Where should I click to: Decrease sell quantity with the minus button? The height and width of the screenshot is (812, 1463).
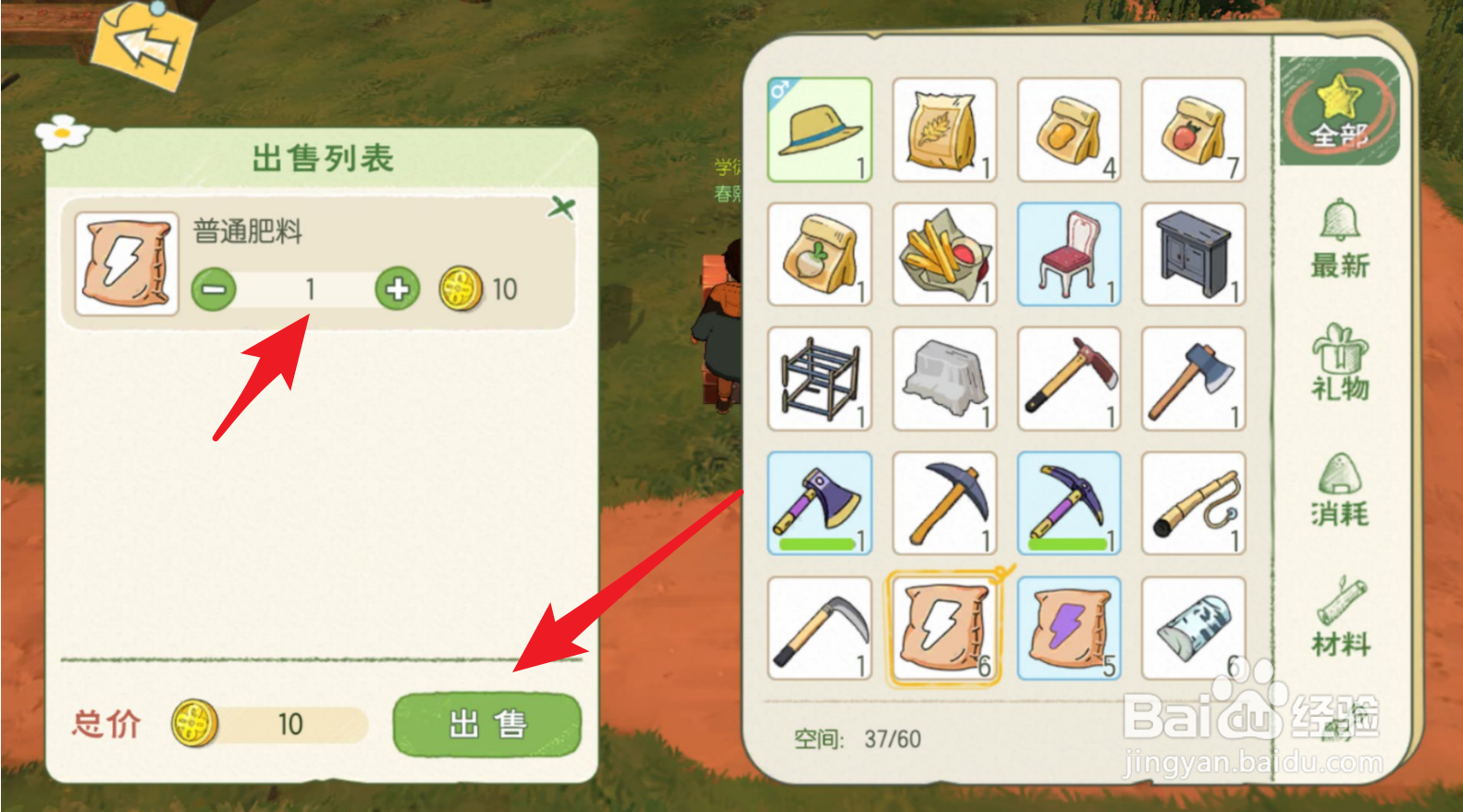click(213, 289)
